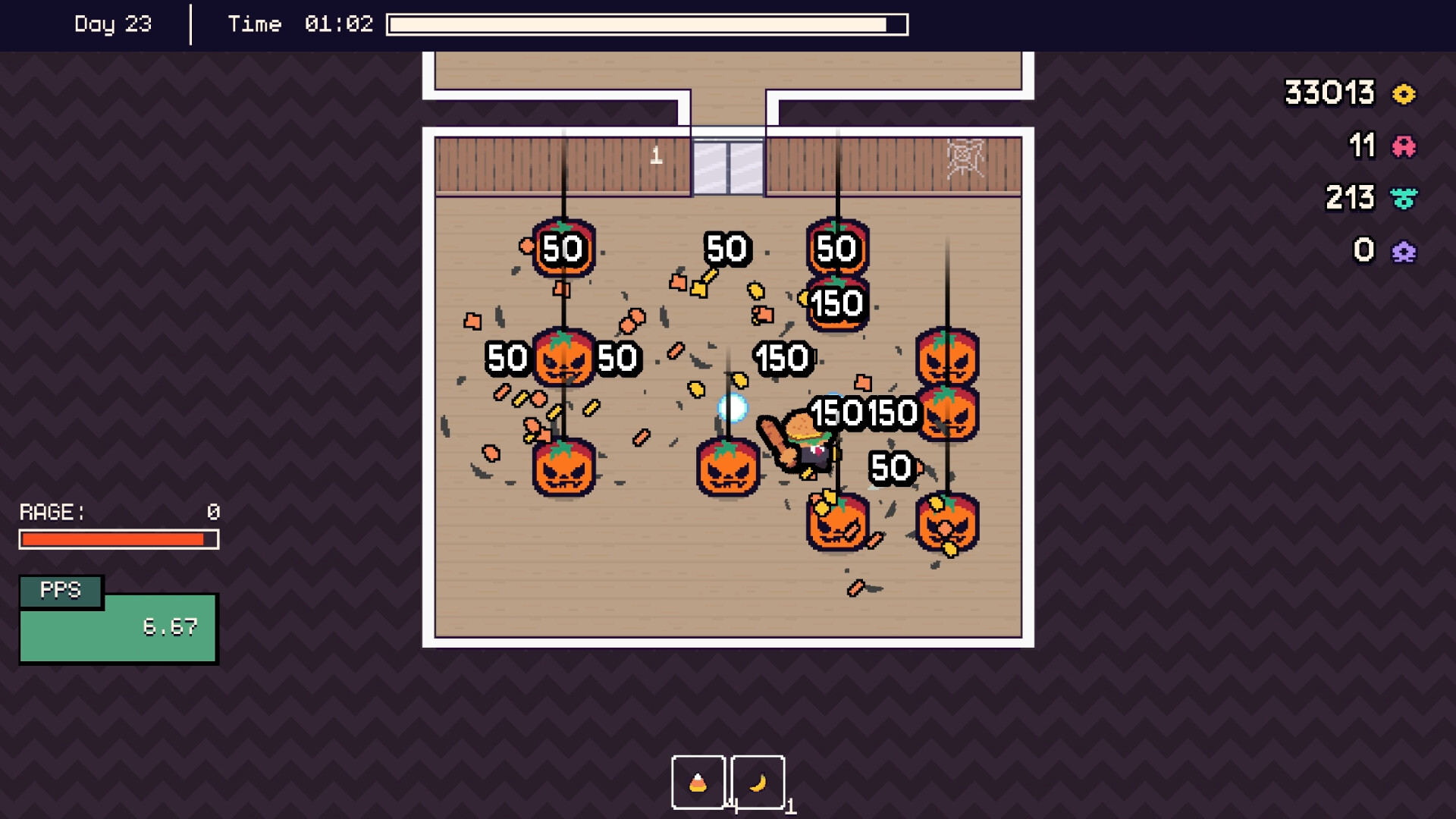Click the purple ghost currency icon
The image size is (1456, 819).
pyautogui.click(x=1404, y=249)
